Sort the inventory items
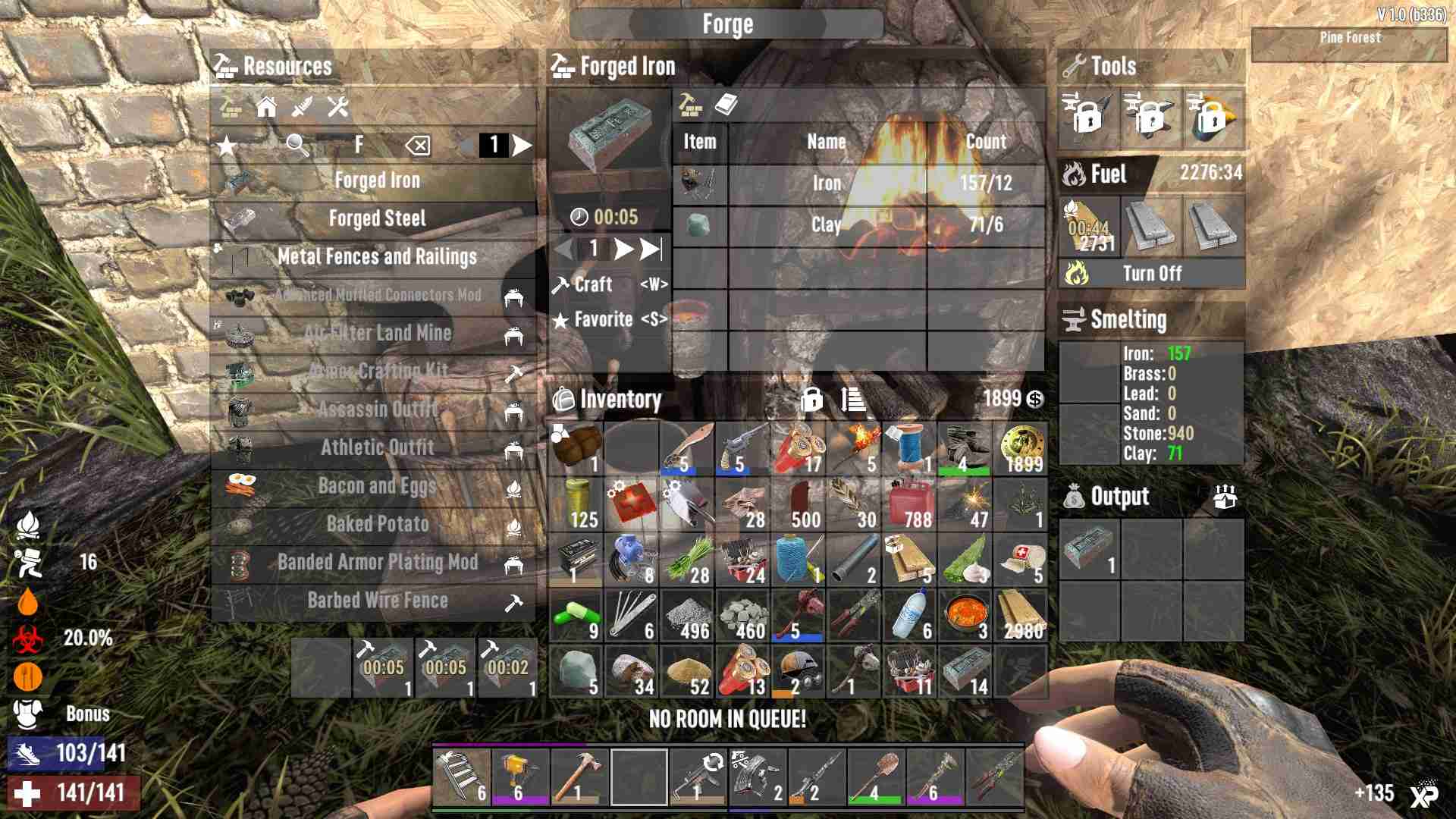Viewport: 1456px width, 819px height. click(x=853, y=399)
